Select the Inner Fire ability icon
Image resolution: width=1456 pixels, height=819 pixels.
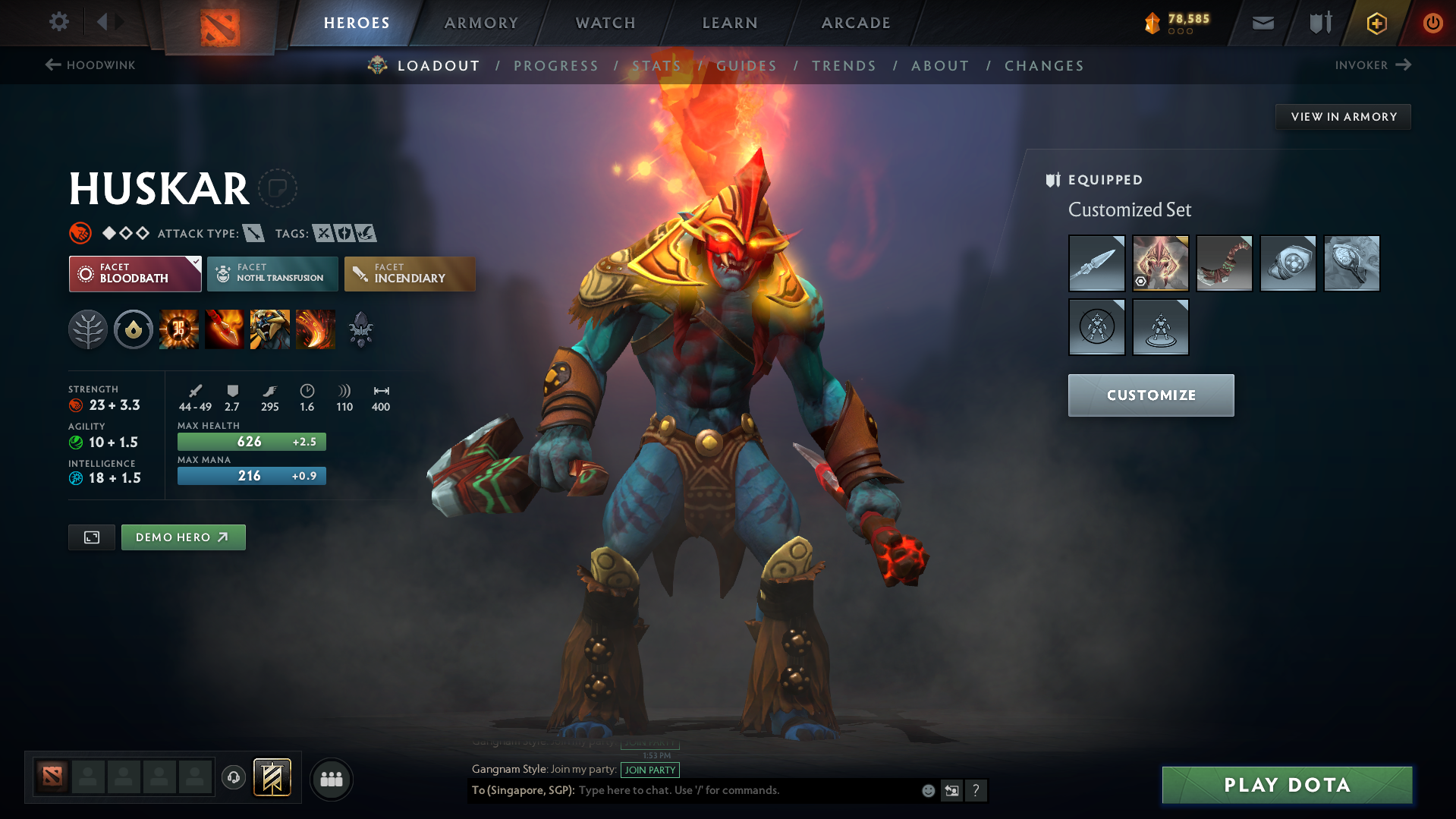click(179, 329)
